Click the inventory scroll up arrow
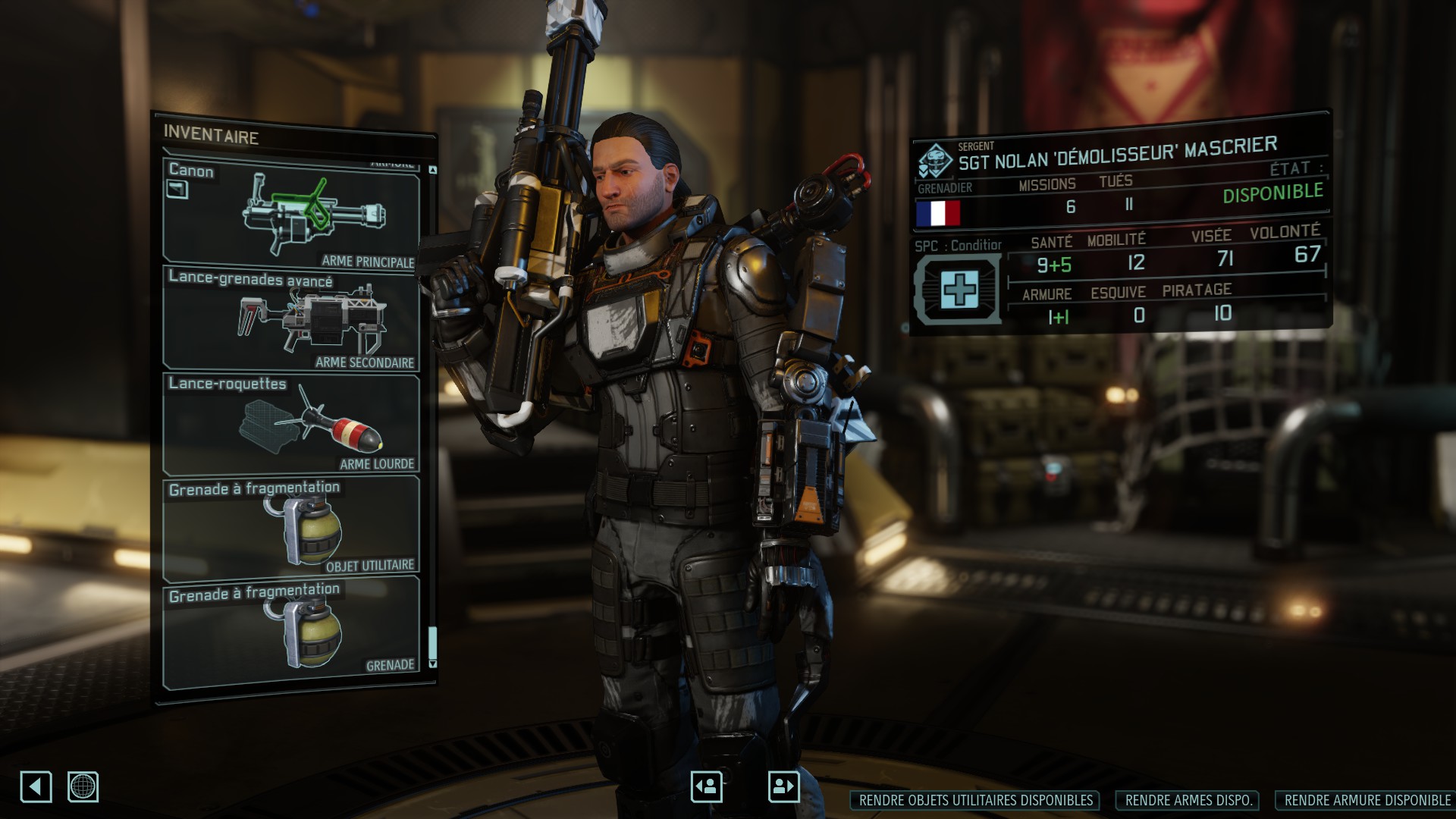The image size is (1456, 819). (x=432, y=170)
